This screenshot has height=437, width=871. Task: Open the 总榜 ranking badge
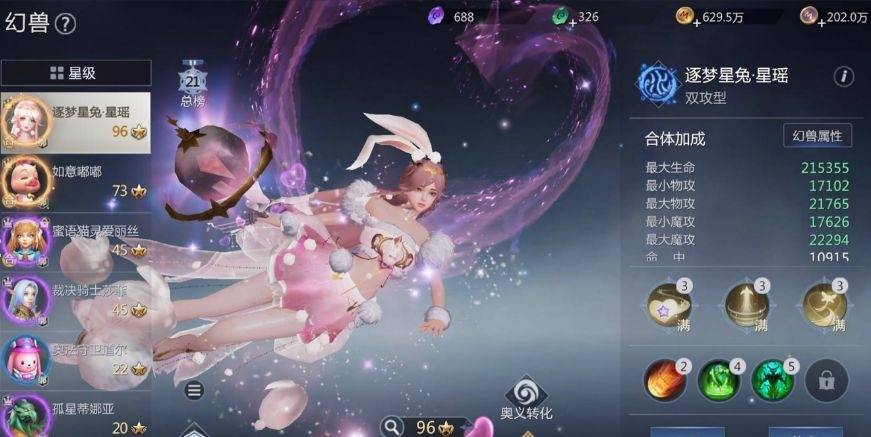pos(192,83)
